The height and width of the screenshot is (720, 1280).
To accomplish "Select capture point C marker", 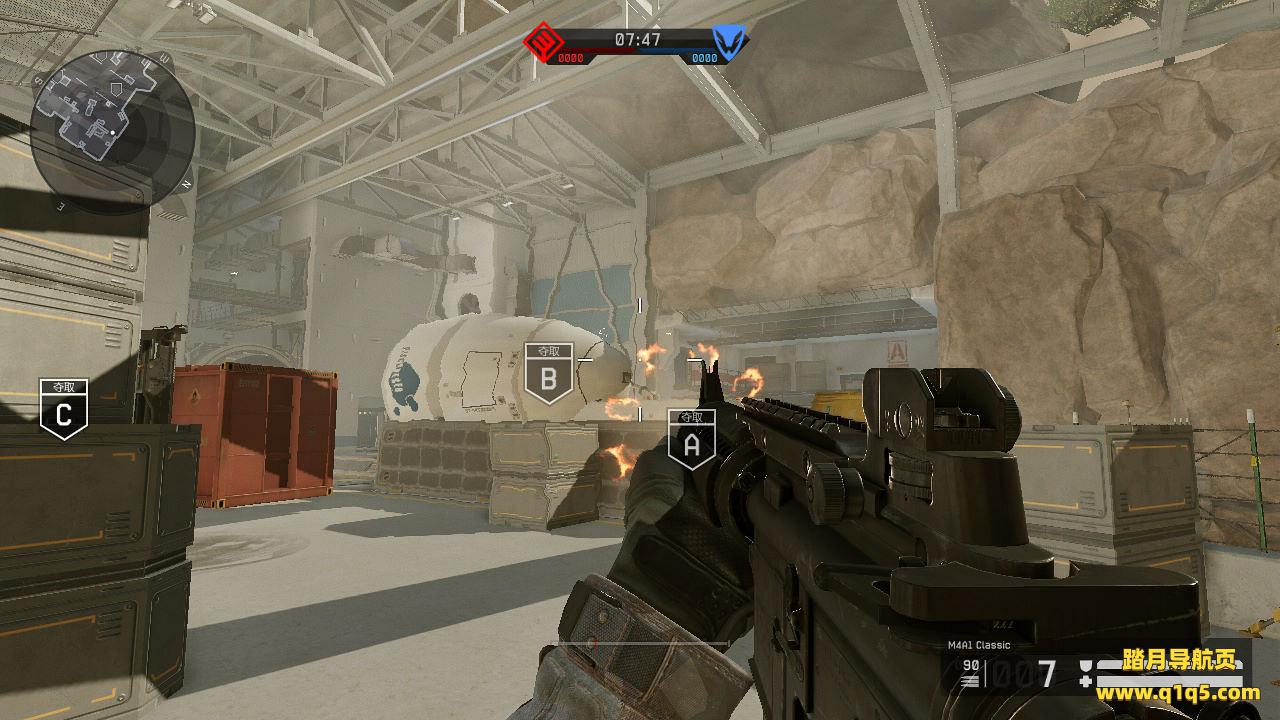I will pos(64,409).
